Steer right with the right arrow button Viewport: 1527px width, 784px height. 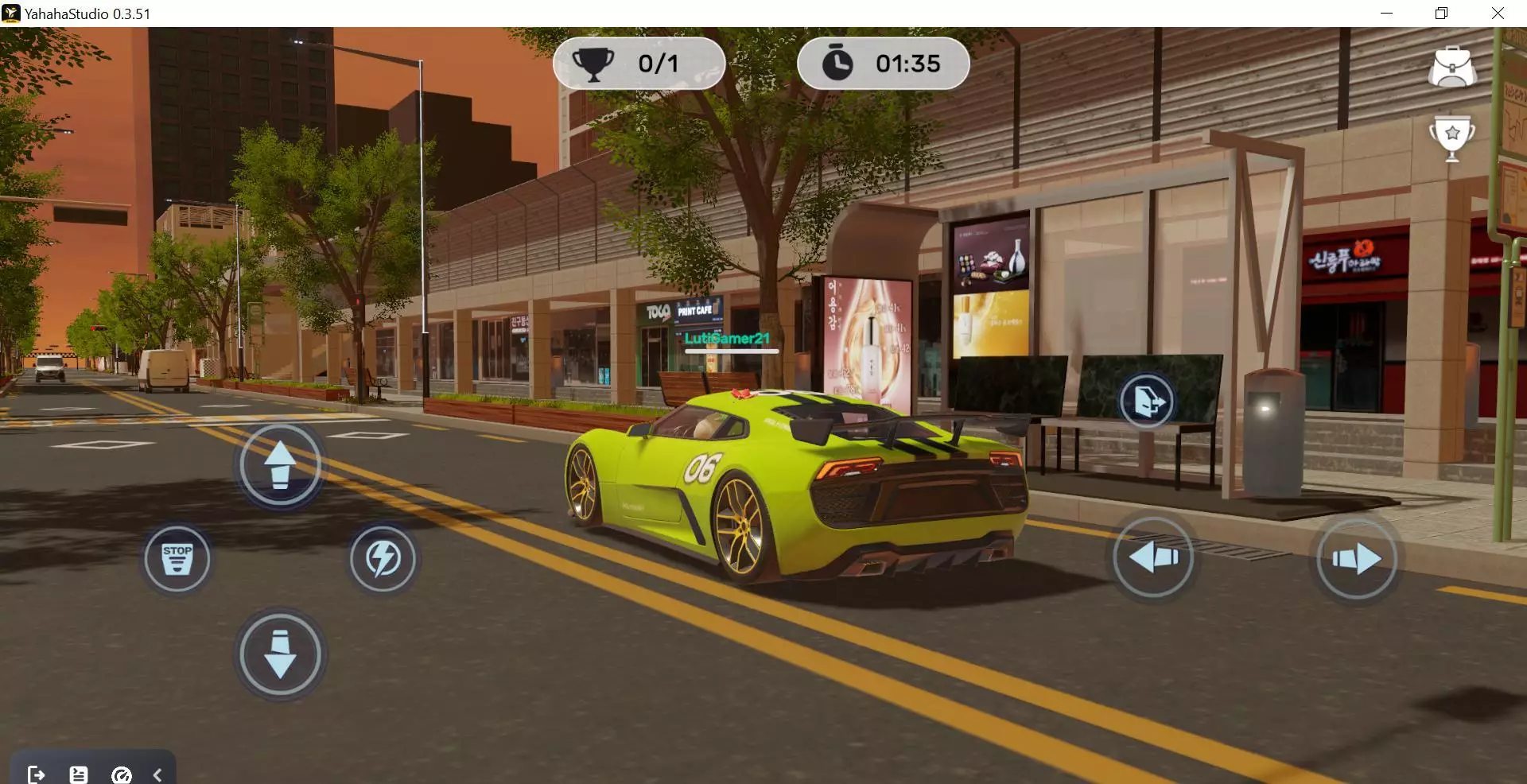(x=1357, y=559)
